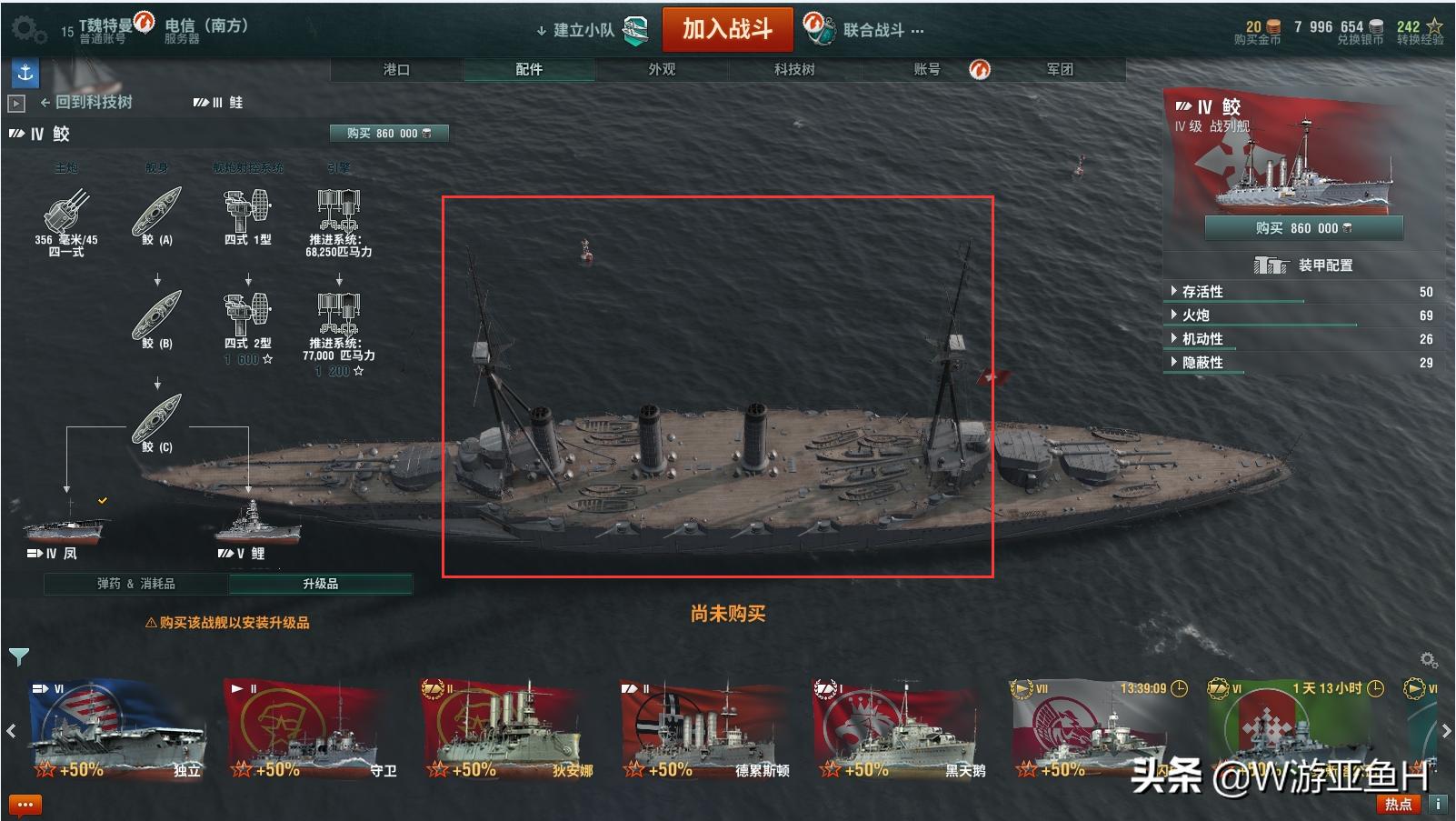Switch to the 科技树 tech tree tab
Screen dimensions: 1456x821
(x=794, y=69)
